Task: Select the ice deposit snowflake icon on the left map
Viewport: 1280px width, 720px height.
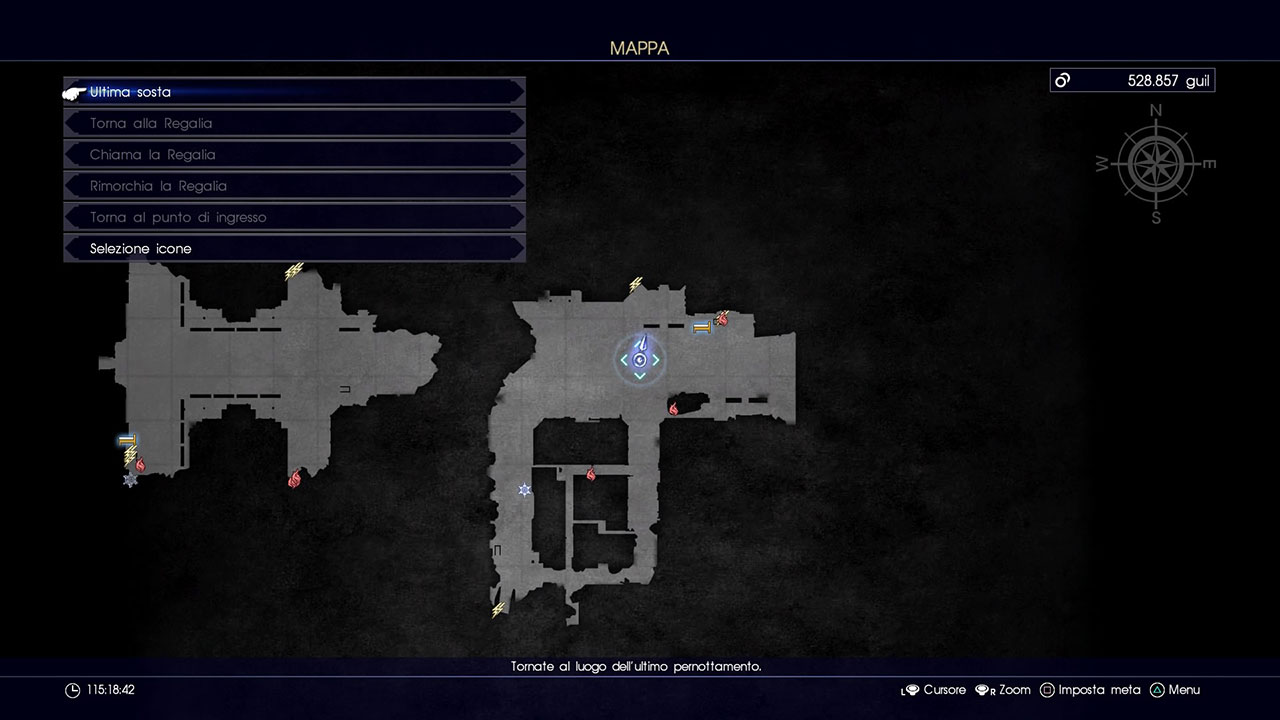Action: pos(128,480)
